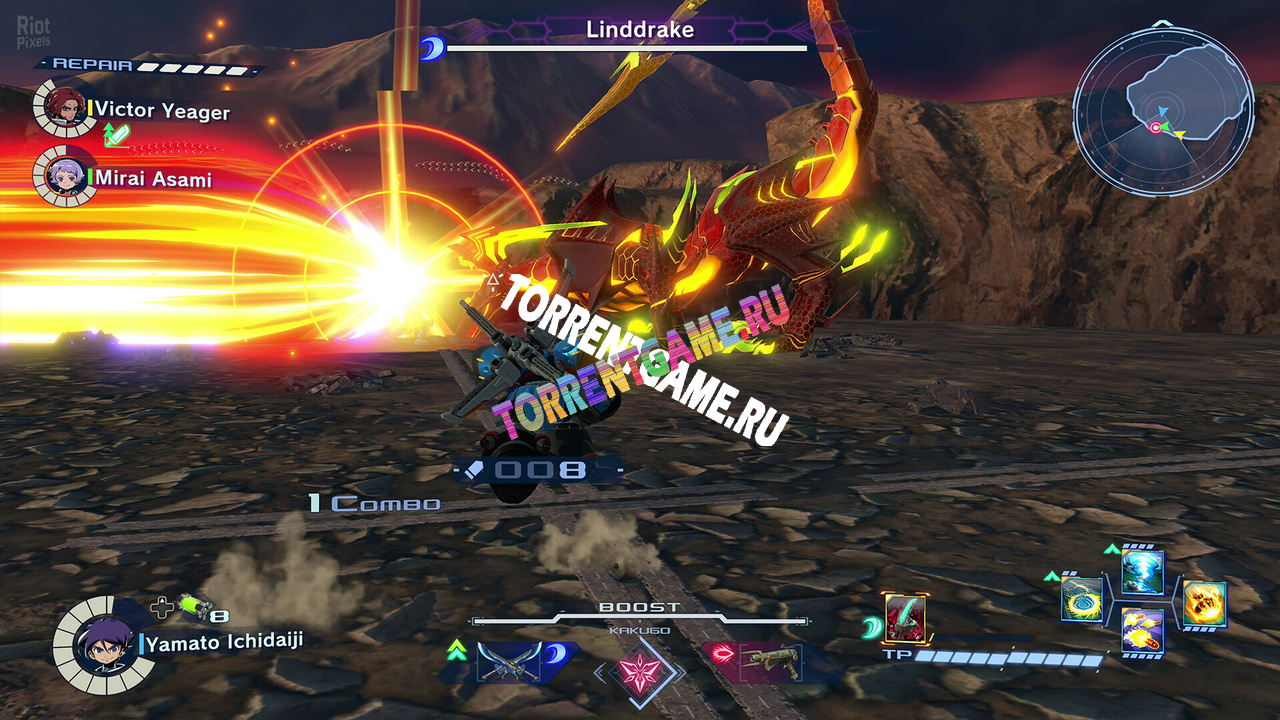Select the red sword strike card

(x=905, y=619)
